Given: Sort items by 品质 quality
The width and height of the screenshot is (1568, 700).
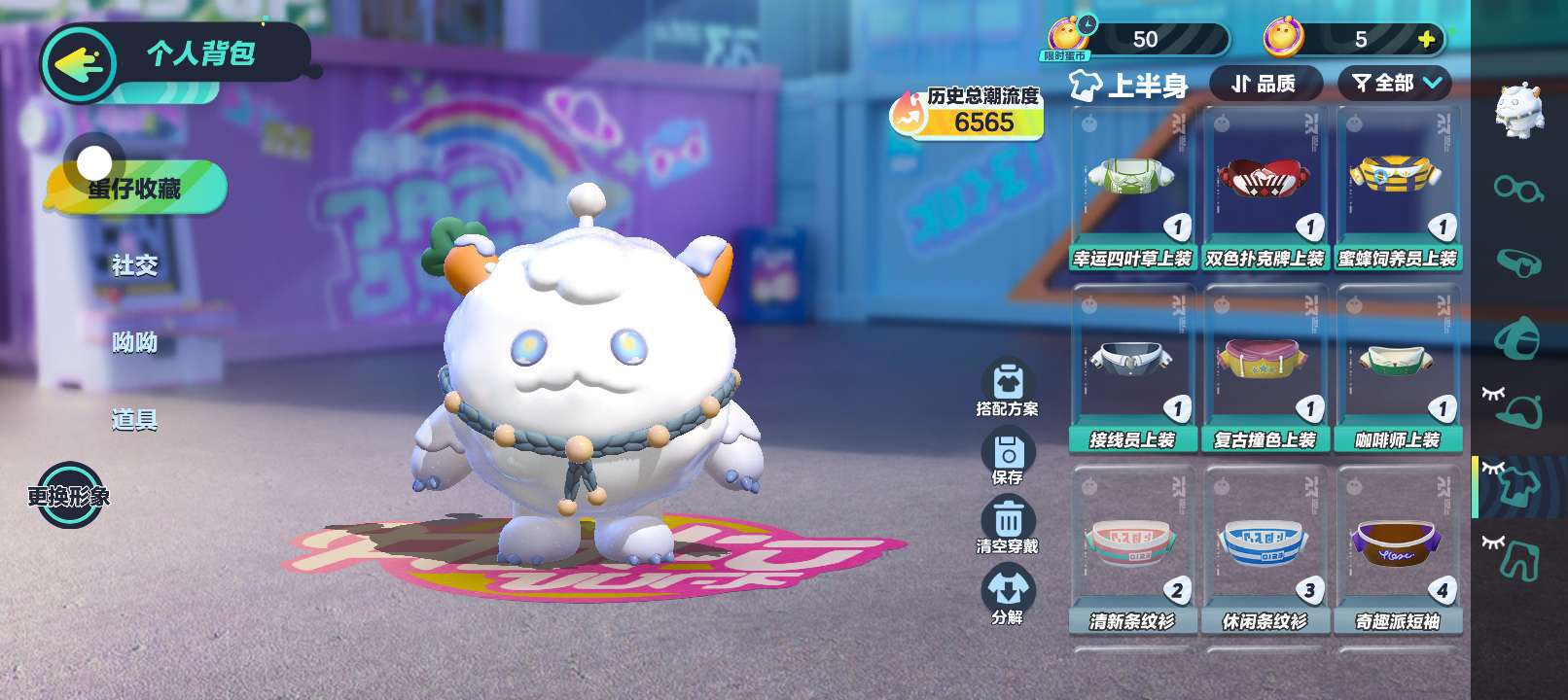Looking at the screenshot, I should 1265,84.
